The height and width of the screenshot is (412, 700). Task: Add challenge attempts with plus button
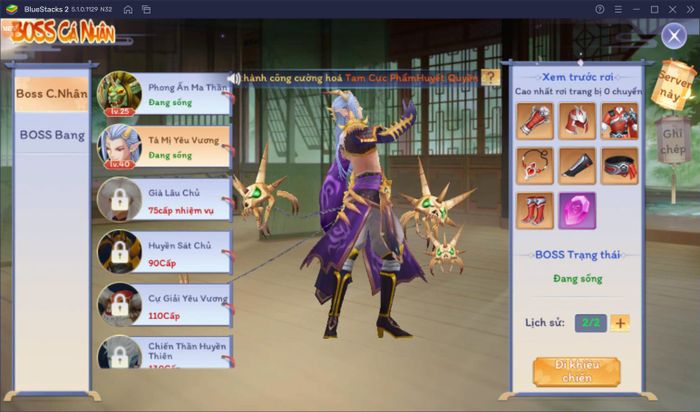coord(620,322)
